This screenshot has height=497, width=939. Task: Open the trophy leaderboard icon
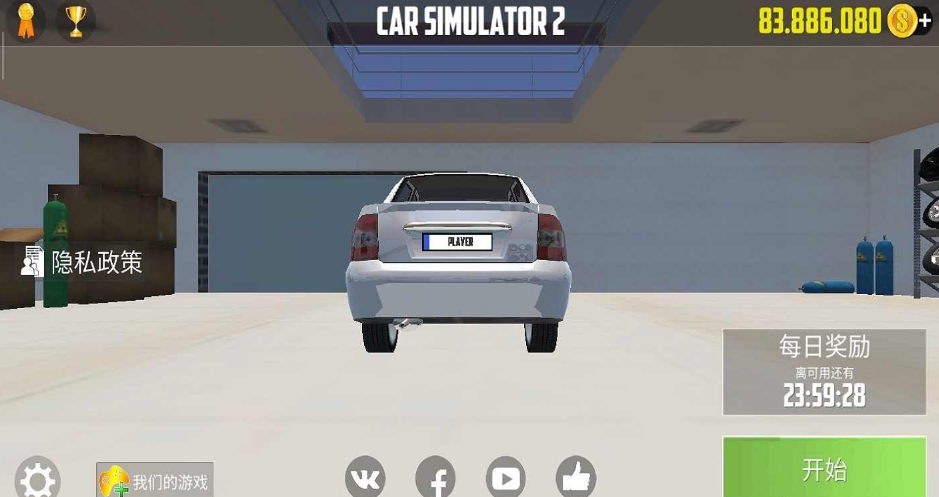(75, 20)
